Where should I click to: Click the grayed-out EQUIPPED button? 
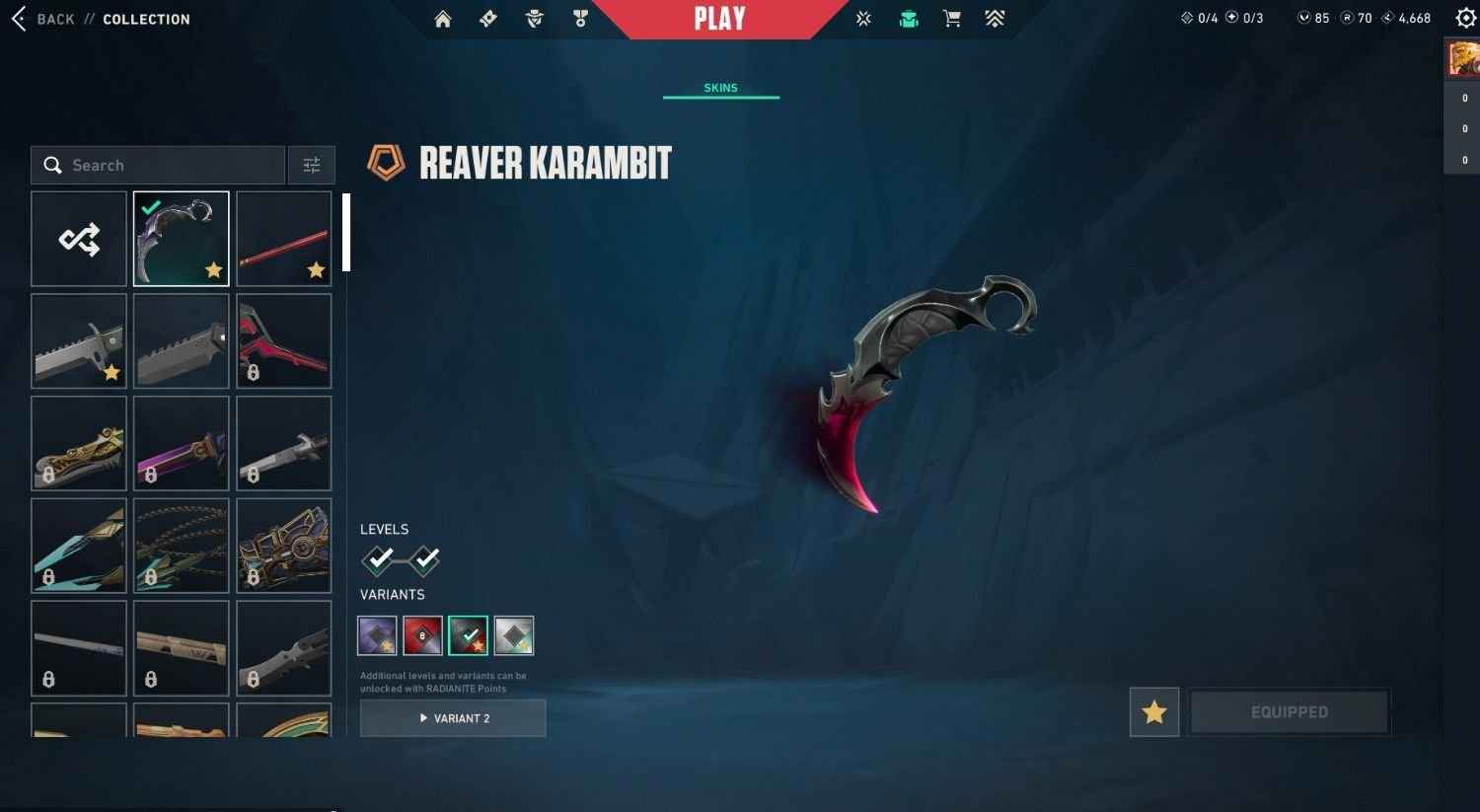click(1290, 711)
